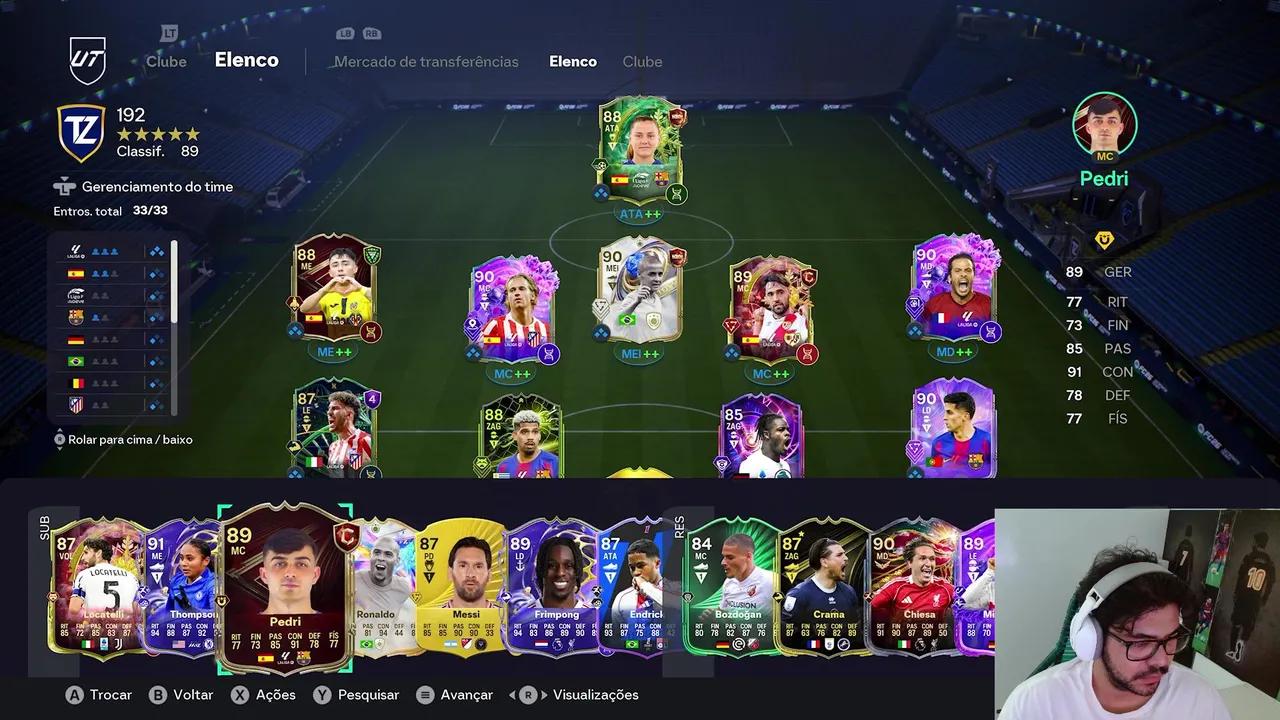Screen dimensions: 1280x720
Task: Select the TZ team crest badge
Action: click(x=80, y=131)
